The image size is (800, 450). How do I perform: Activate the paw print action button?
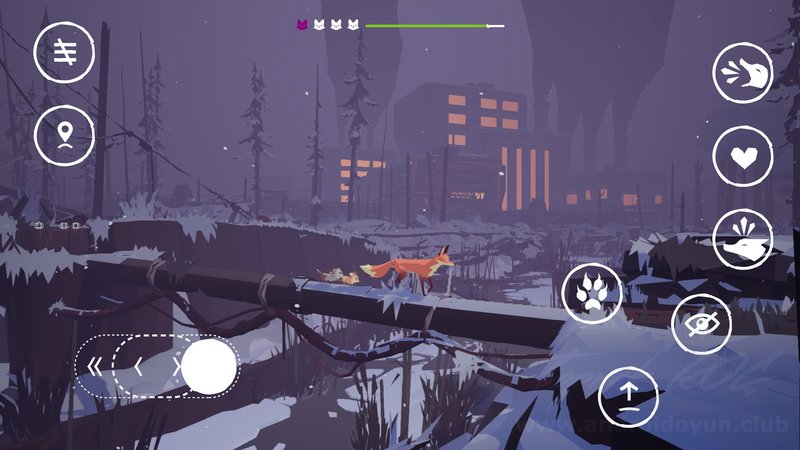pos(593,294)
